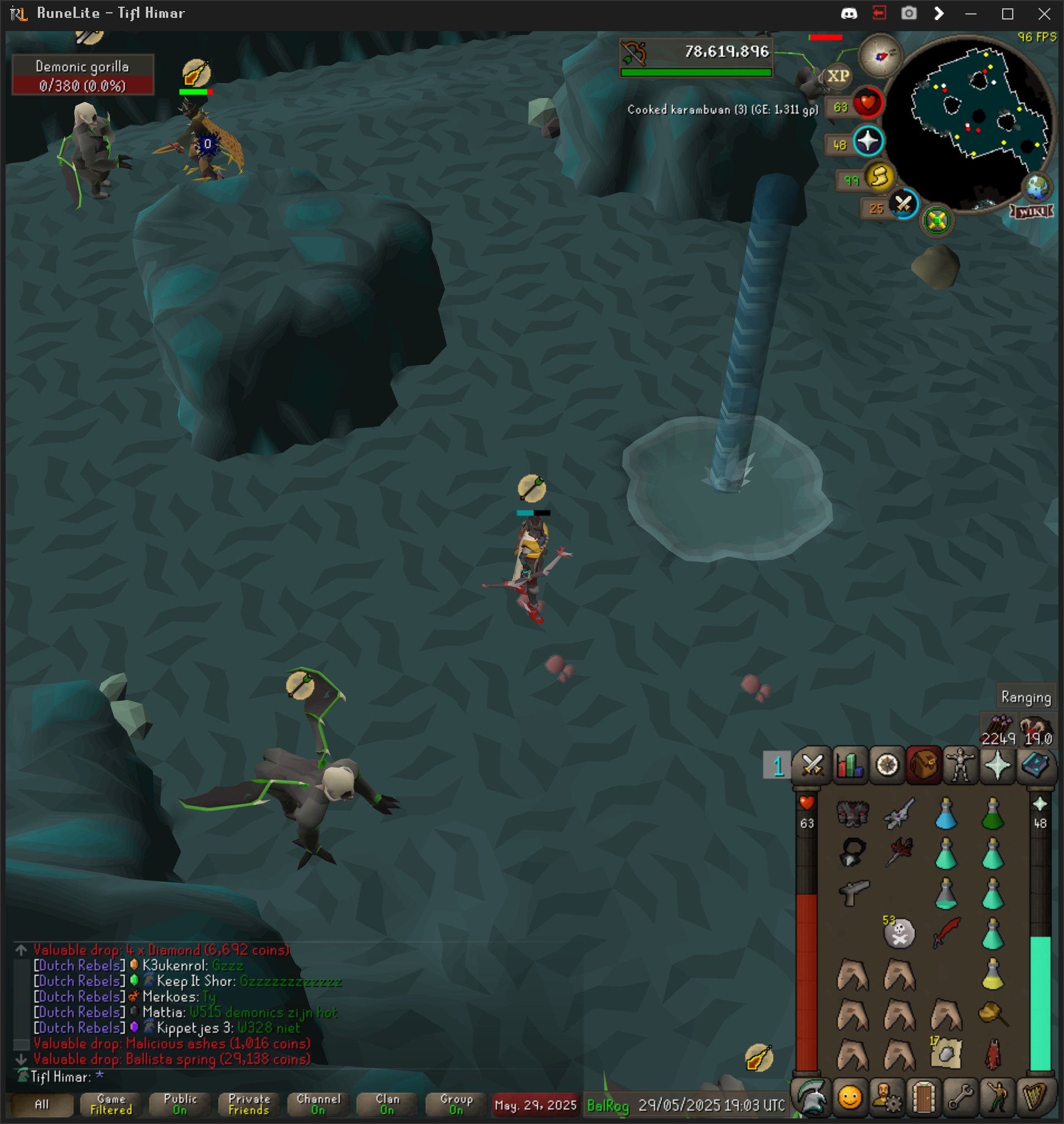This screenshot has height=1124, width=1064.
Task: Select the skull-marked teleport tablet stack
Action: coord(900,933)
